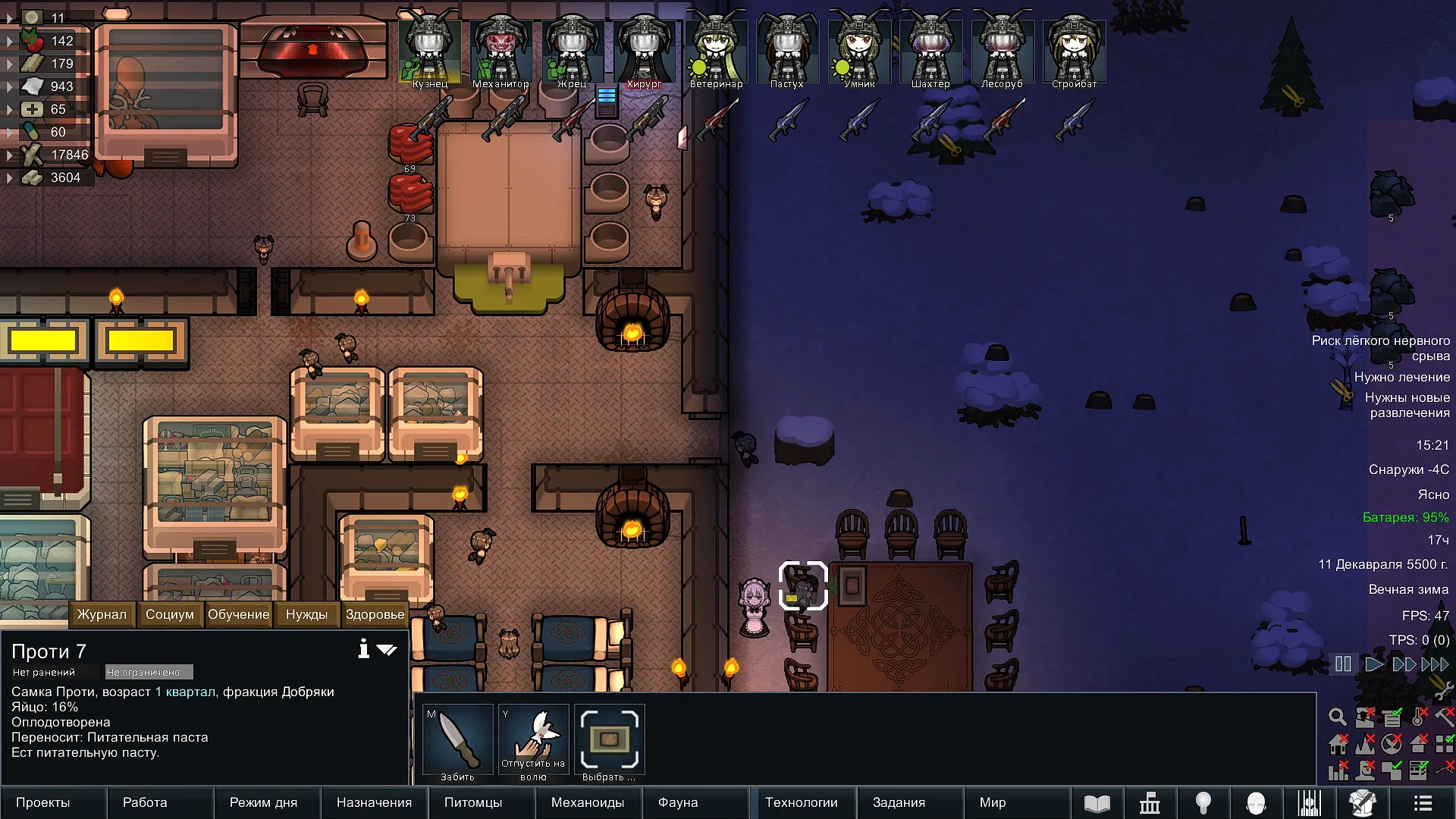Open the Работа work tab

145,802
